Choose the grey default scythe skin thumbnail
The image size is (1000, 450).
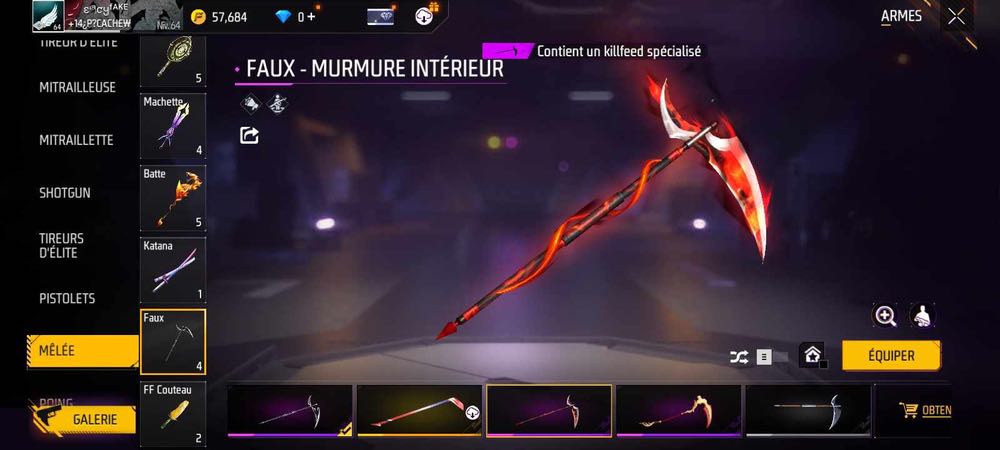click(x=807, y=411)
